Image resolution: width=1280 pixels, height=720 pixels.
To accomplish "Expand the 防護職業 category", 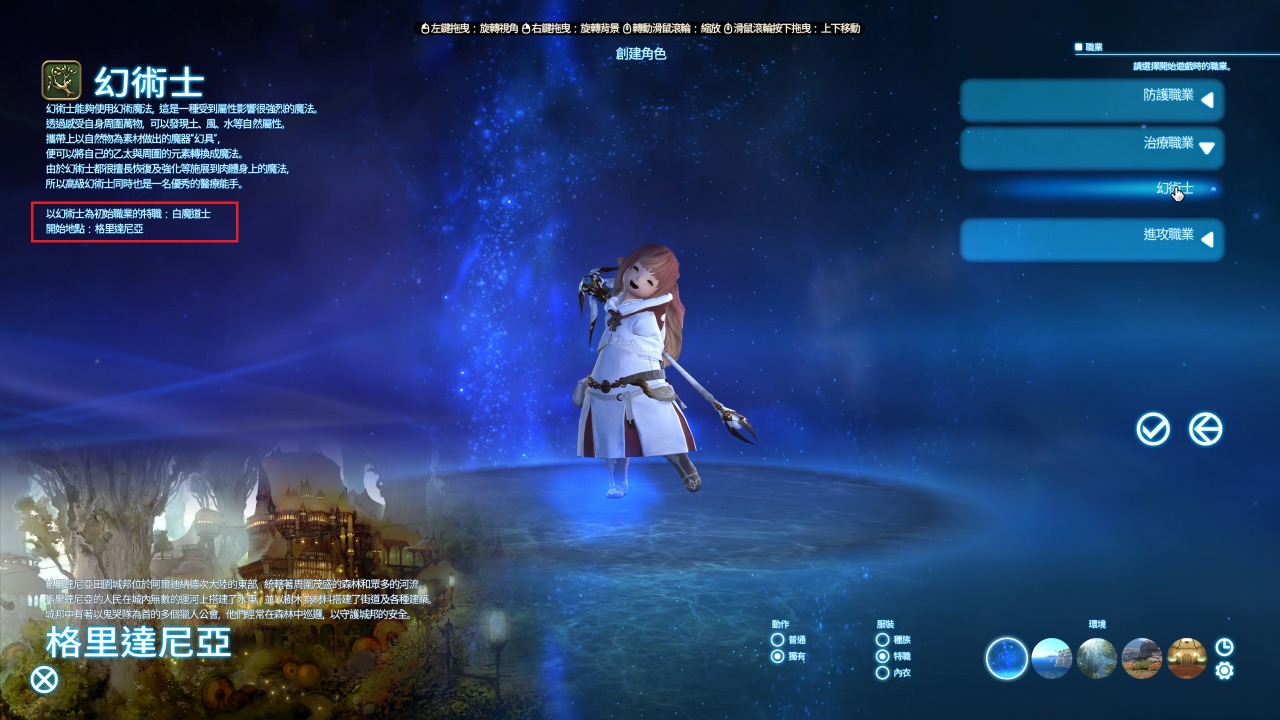I will (1092, 100).
